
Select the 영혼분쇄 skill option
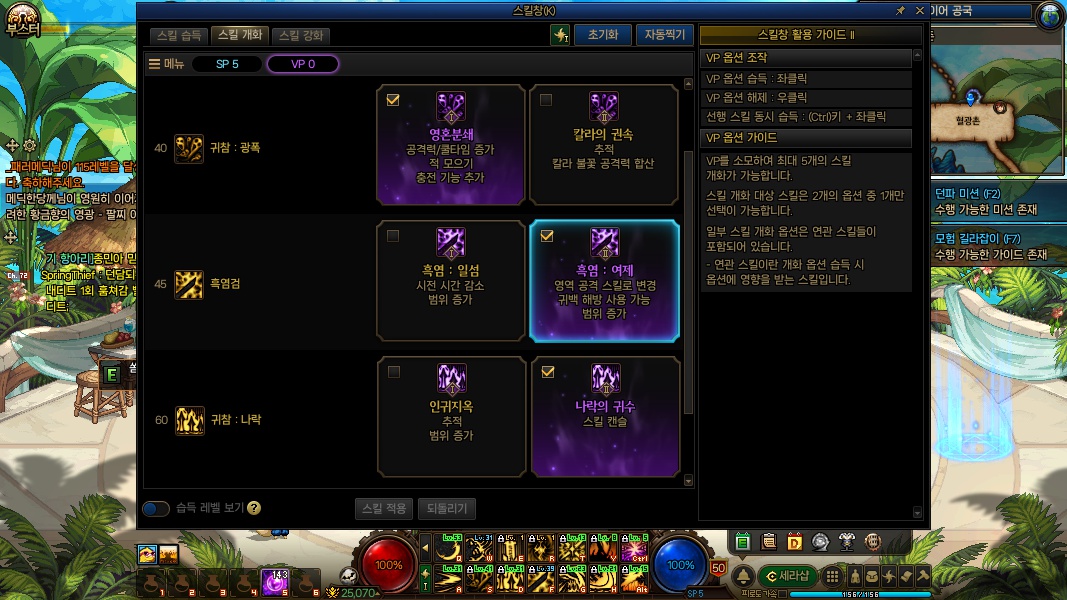[451, 141]
